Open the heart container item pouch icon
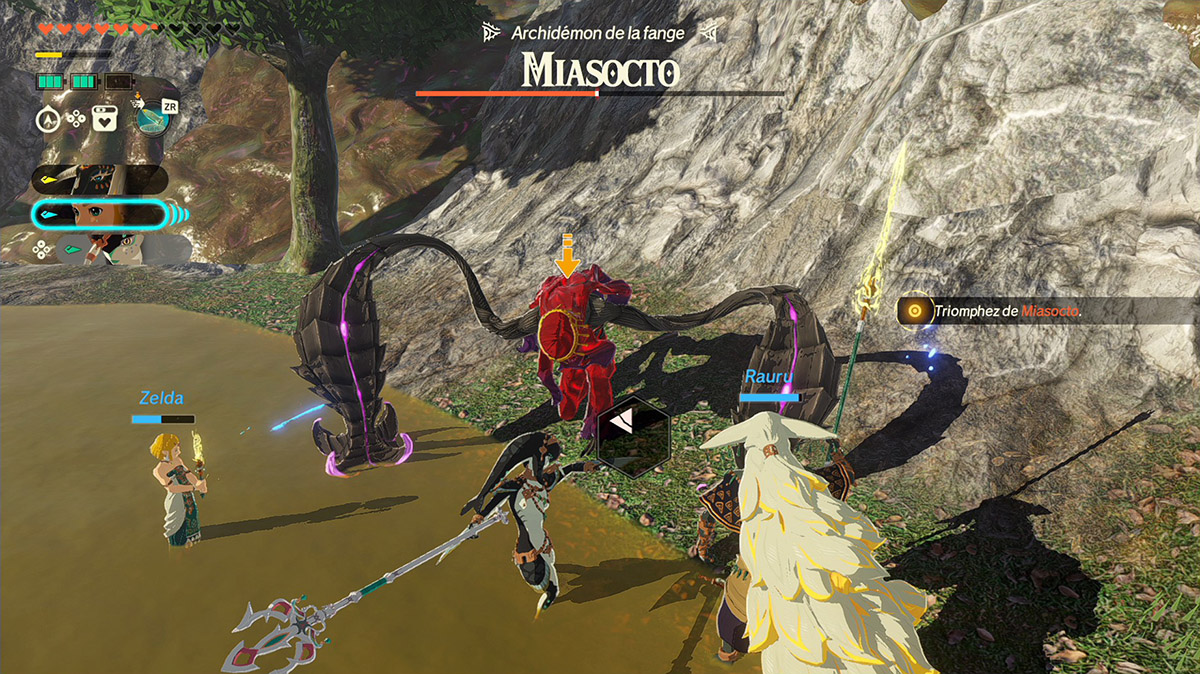 point(105,119)
